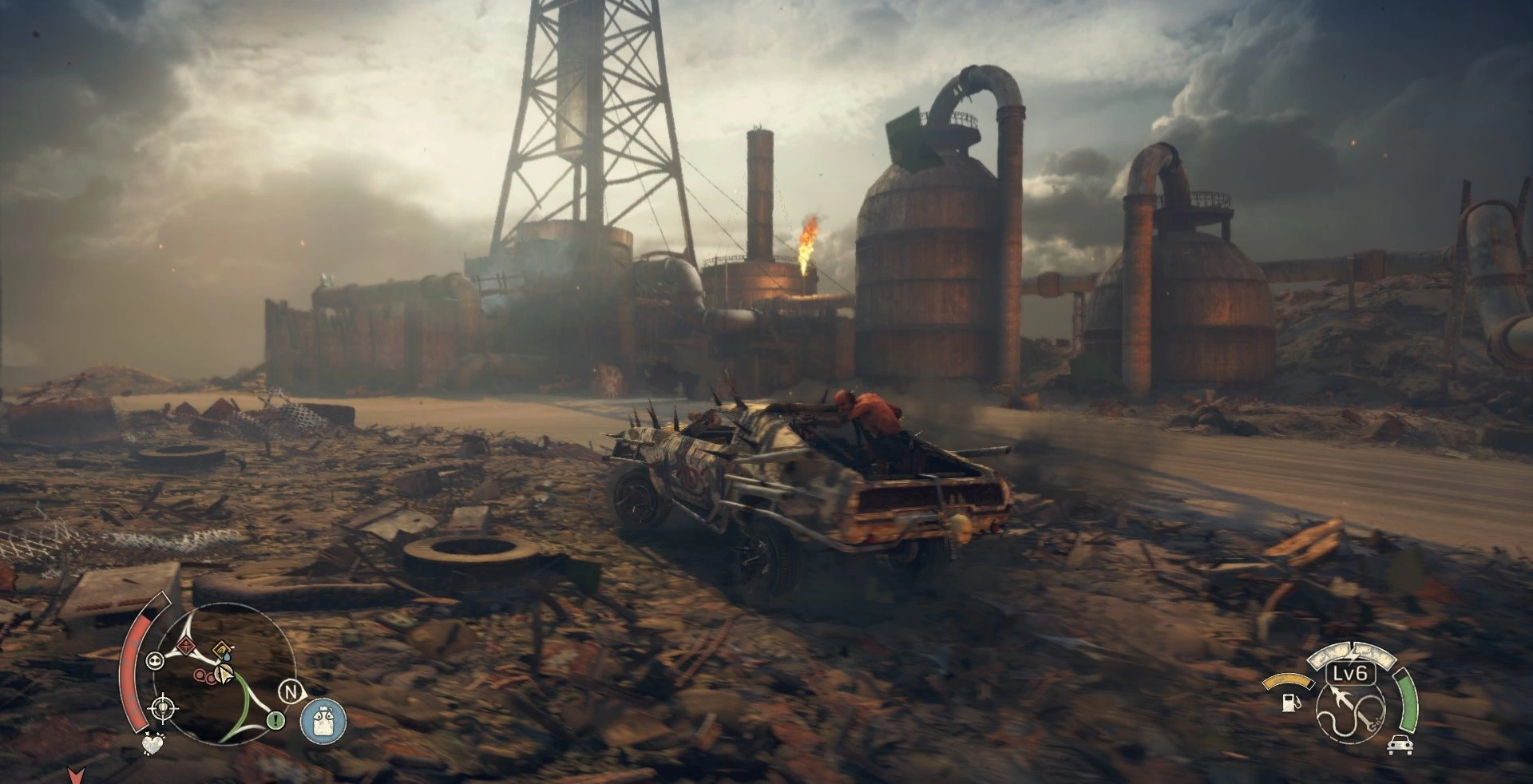Click the player arrow on the minimap
The width and height of the screenshot is (1533, 784).
point(226,675)
